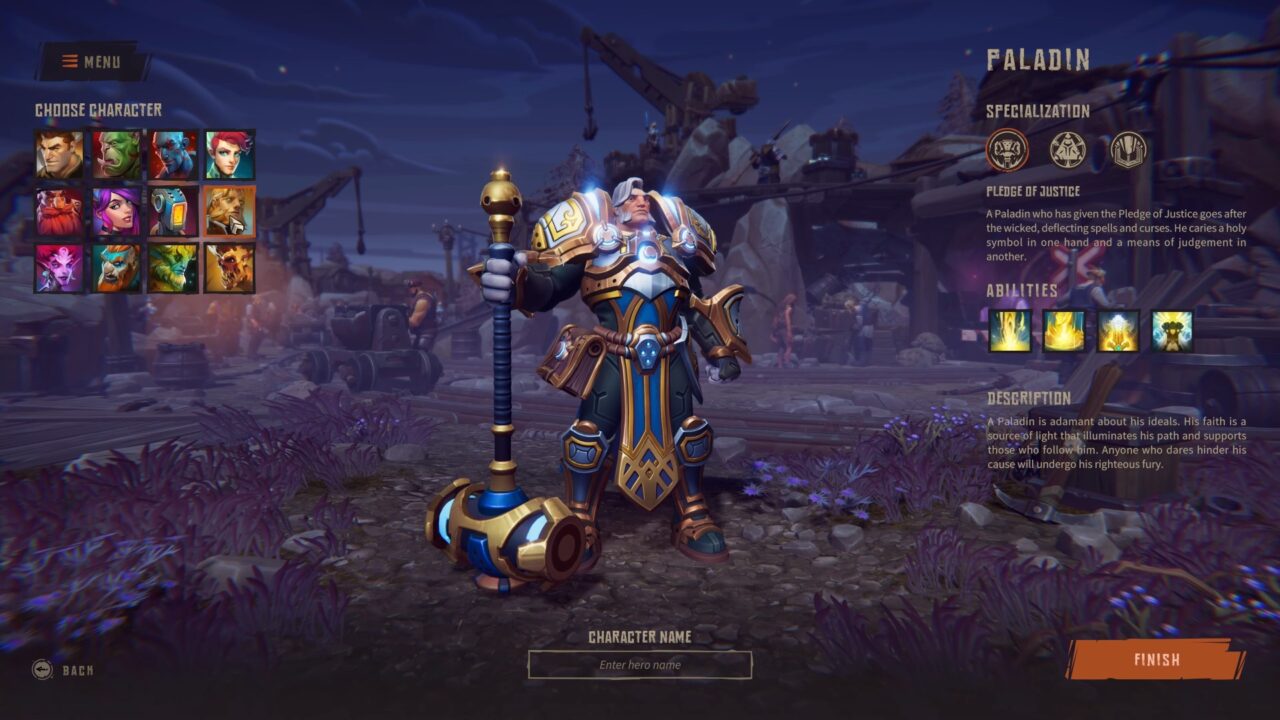The height and width of the screenshot is (720, 1280).
Task: Inspect the glowing armored figure ability icon
Action: pyautogui.click(x=1172, y=331)
